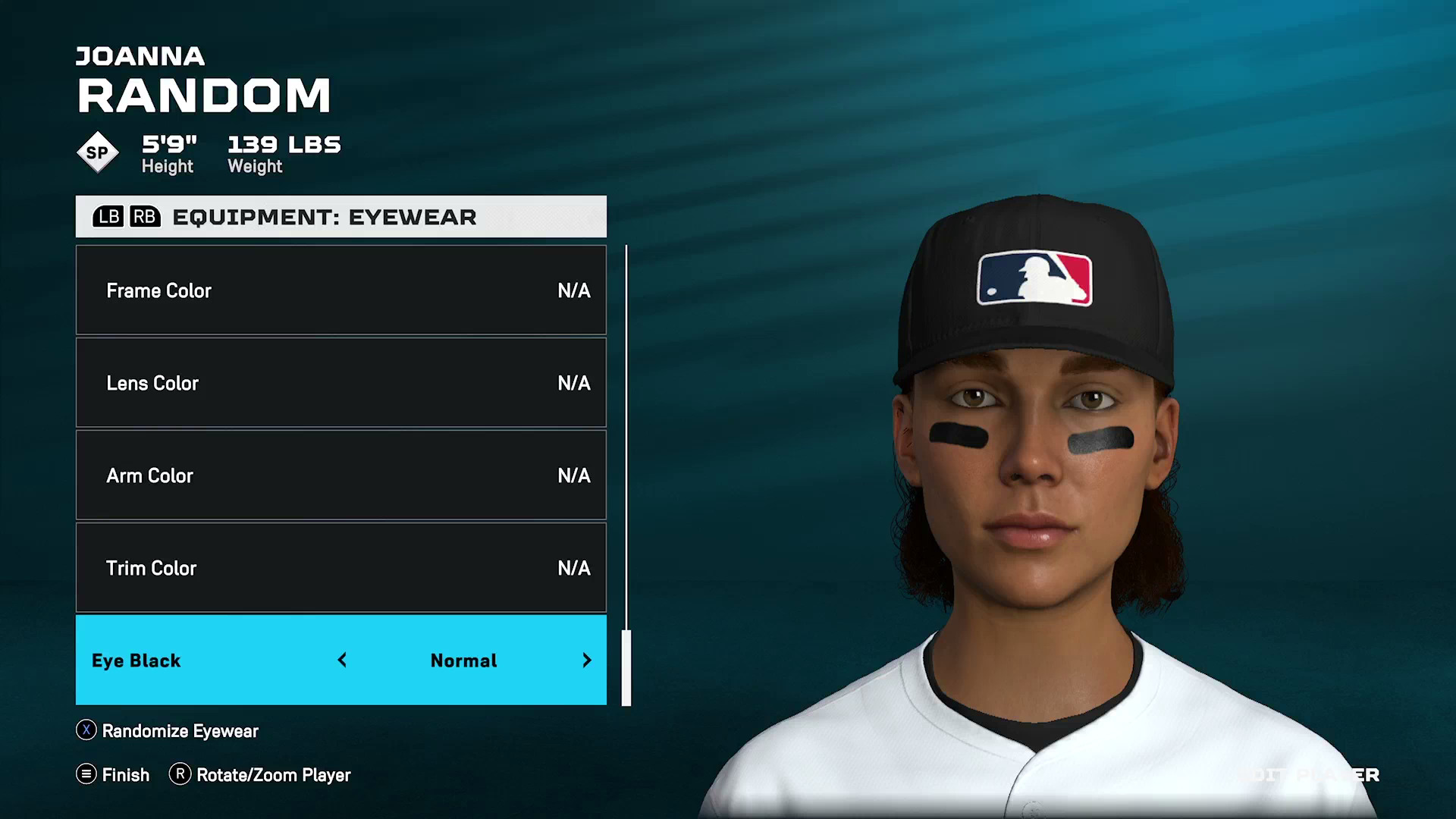1456x819 pixels.
Task: Choose the Lens Color option
Action: (340, 383)
